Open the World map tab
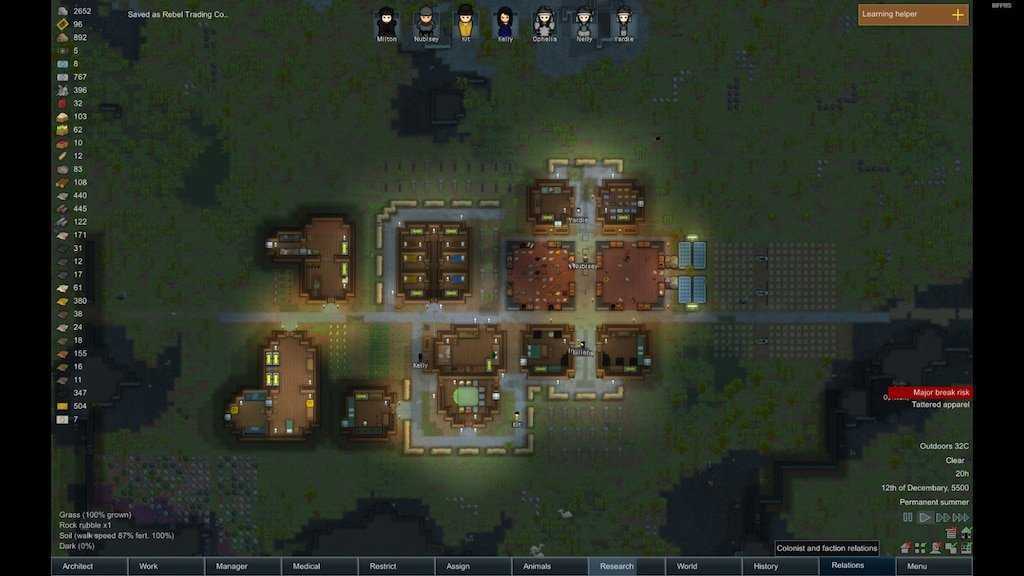Viewport: 1024px width, 576px height. 702,566
